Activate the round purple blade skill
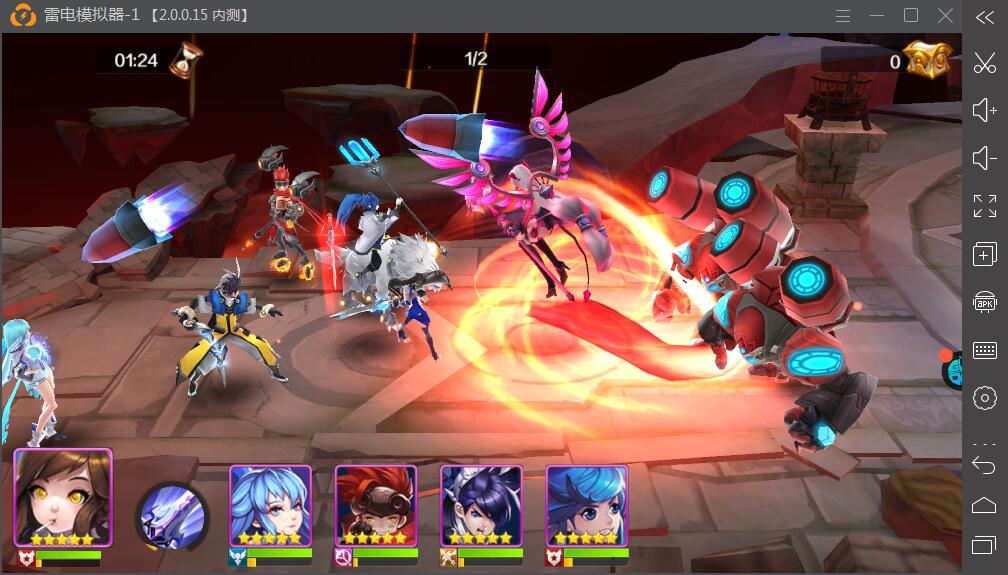 point(172,516)
